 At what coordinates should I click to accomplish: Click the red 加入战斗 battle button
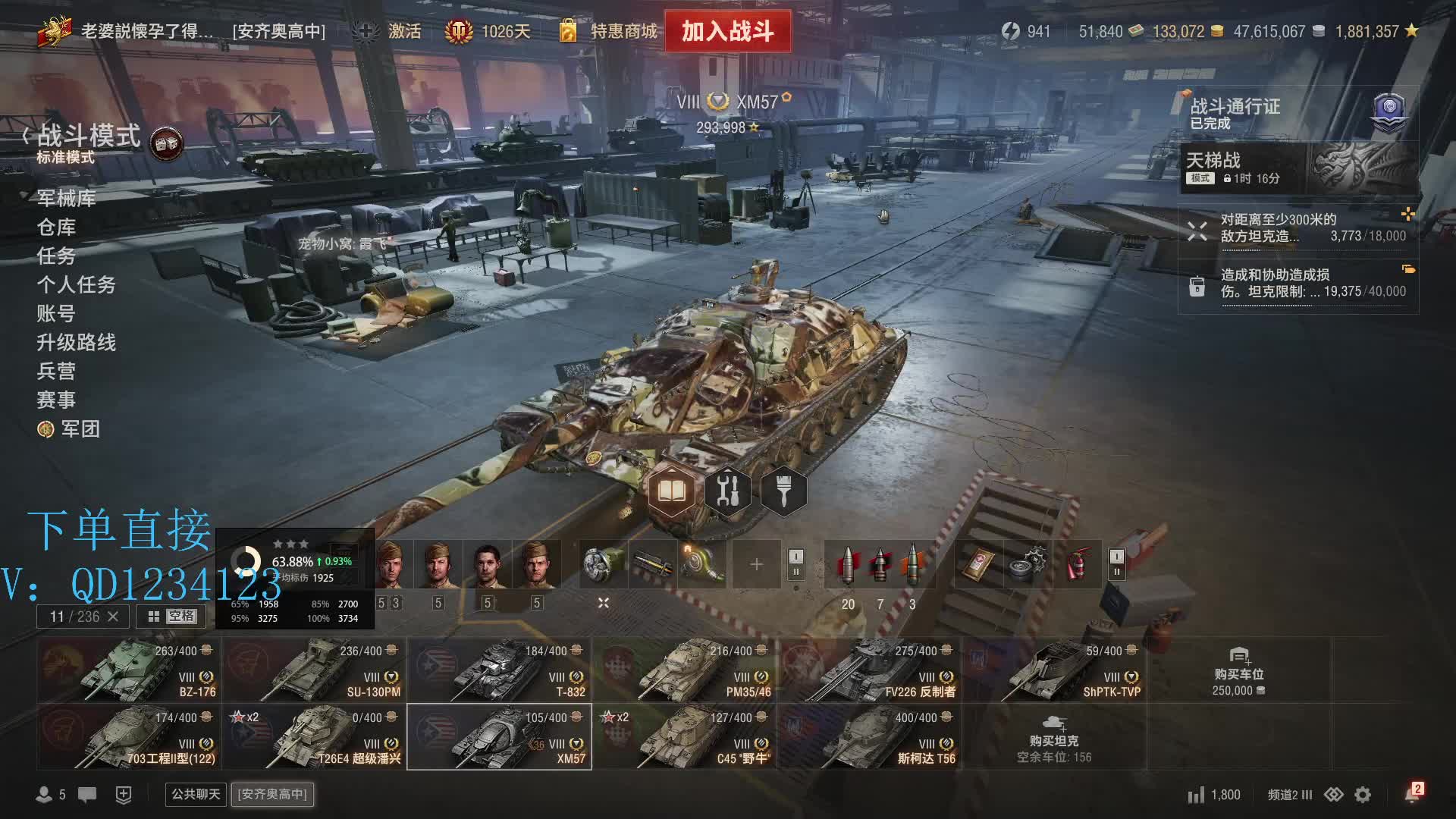pyautogui.click(x=727, y=31)
